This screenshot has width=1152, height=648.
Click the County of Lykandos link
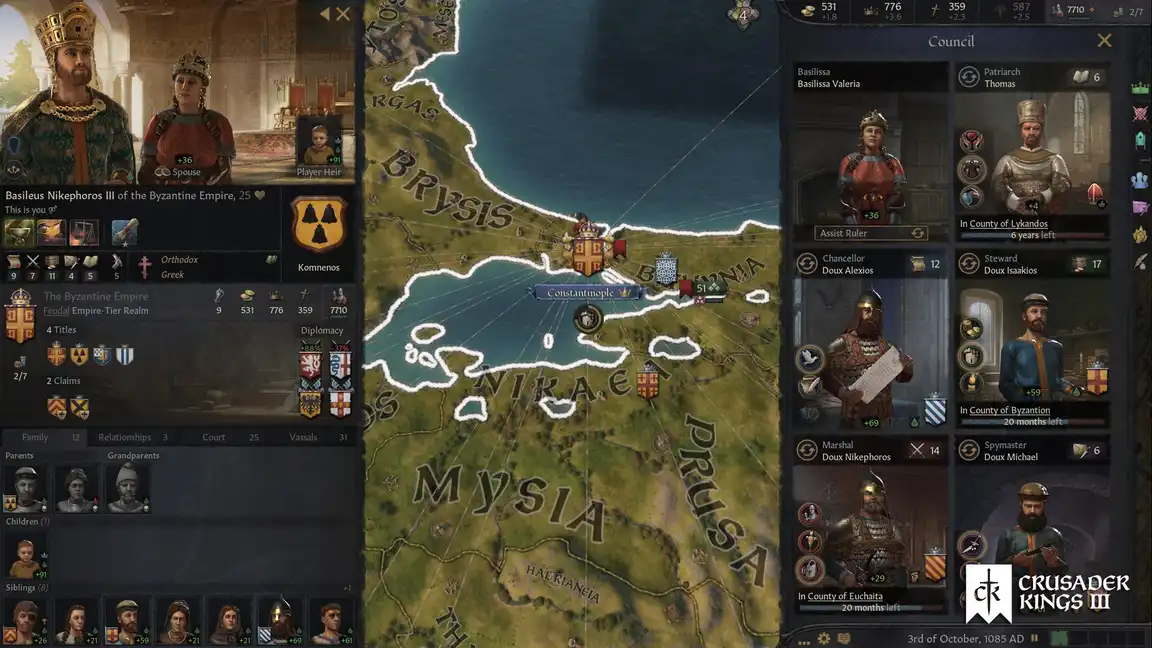click(1009, 224)
